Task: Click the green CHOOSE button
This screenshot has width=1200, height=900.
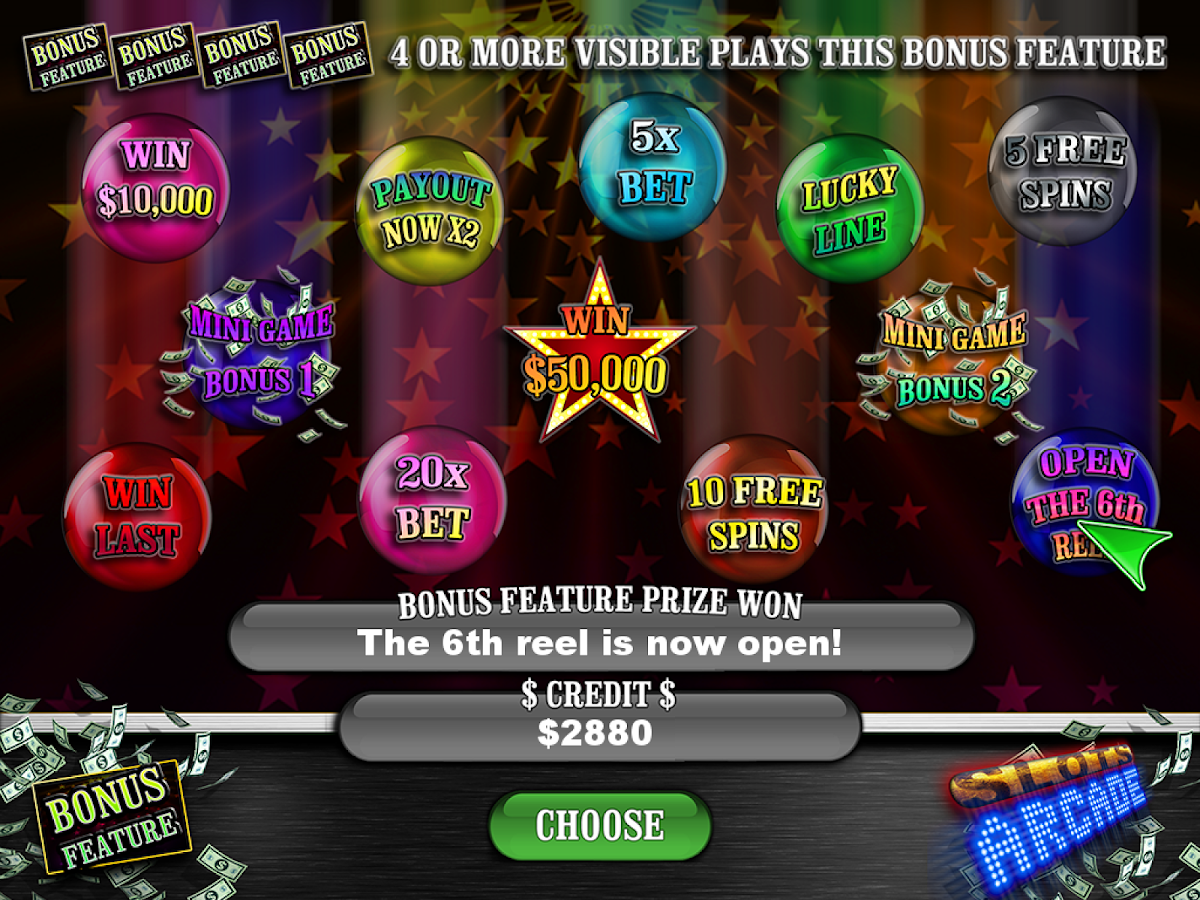Action: coord(599,825)
